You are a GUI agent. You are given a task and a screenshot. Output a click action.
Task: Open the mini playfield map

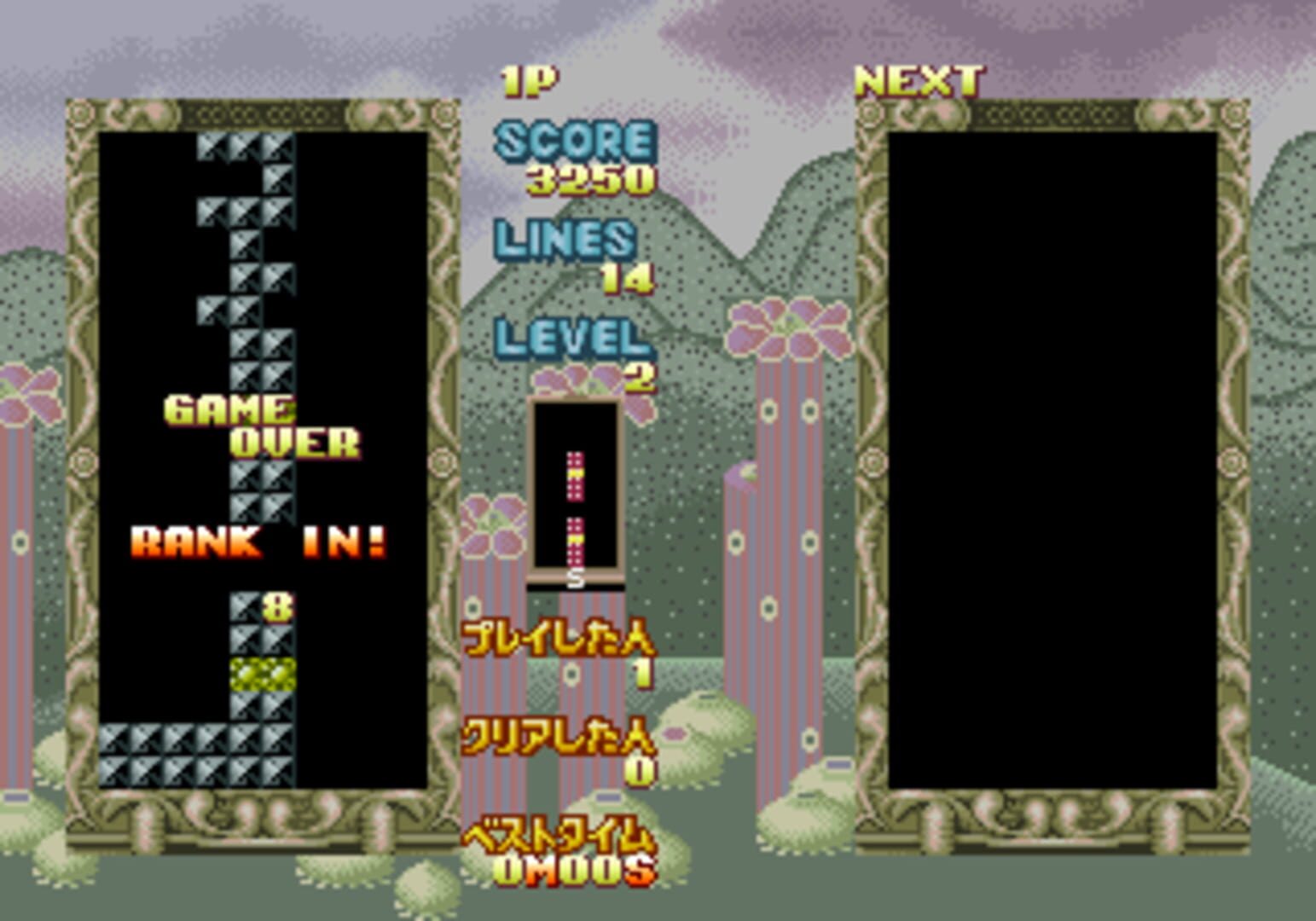[x=576, y=486]
